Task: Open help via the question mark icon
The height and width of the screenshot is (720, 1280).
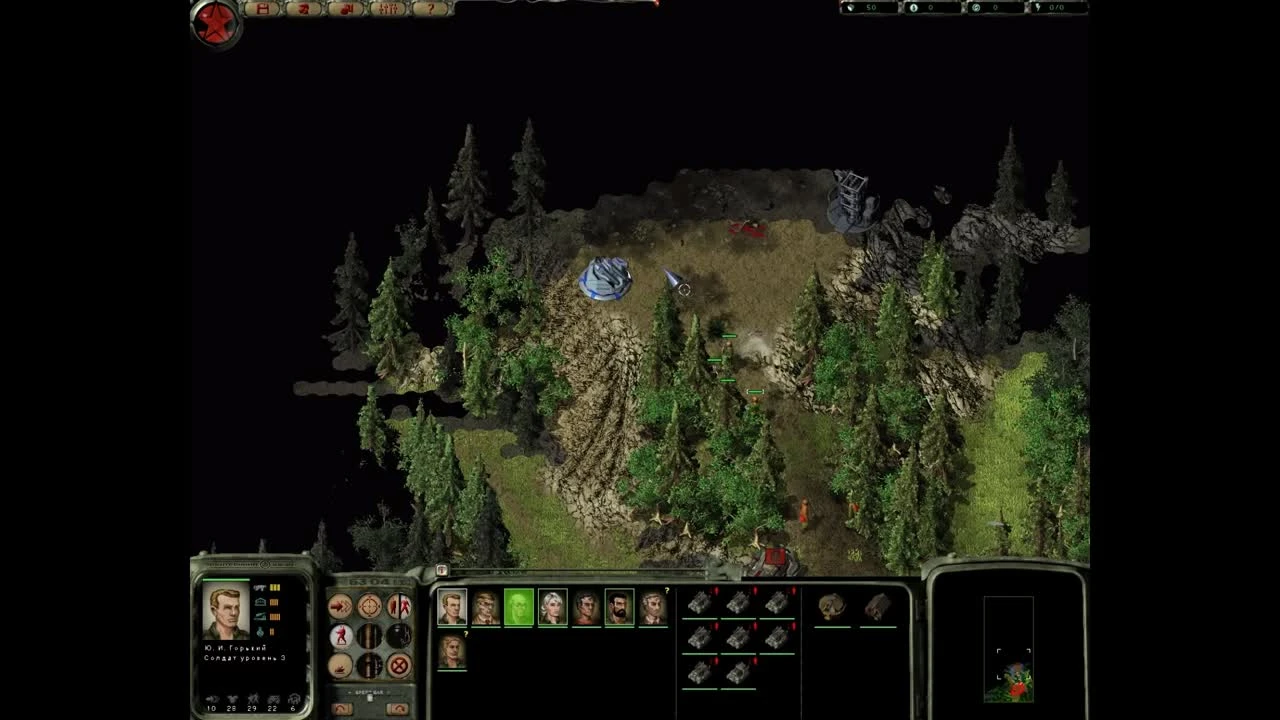Action: pos(431,8)
